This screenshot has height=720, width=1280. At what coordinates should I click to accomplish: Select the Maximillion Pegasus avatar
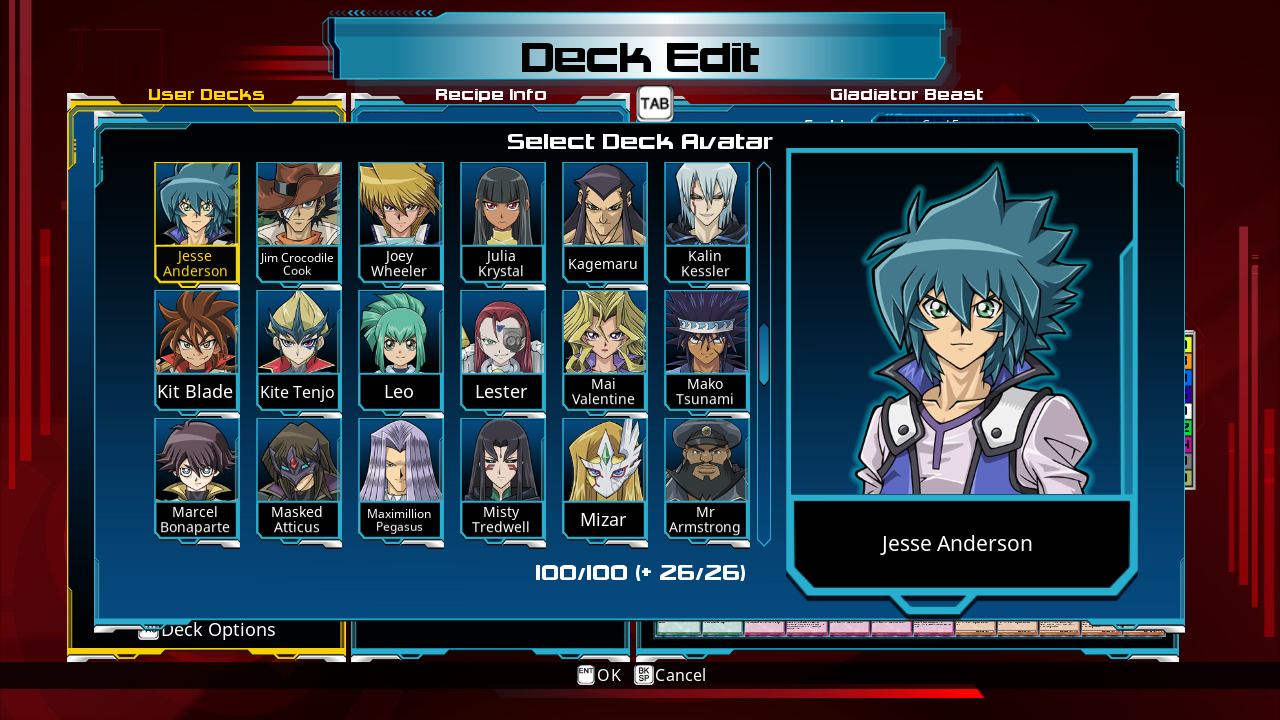(400, 465)
